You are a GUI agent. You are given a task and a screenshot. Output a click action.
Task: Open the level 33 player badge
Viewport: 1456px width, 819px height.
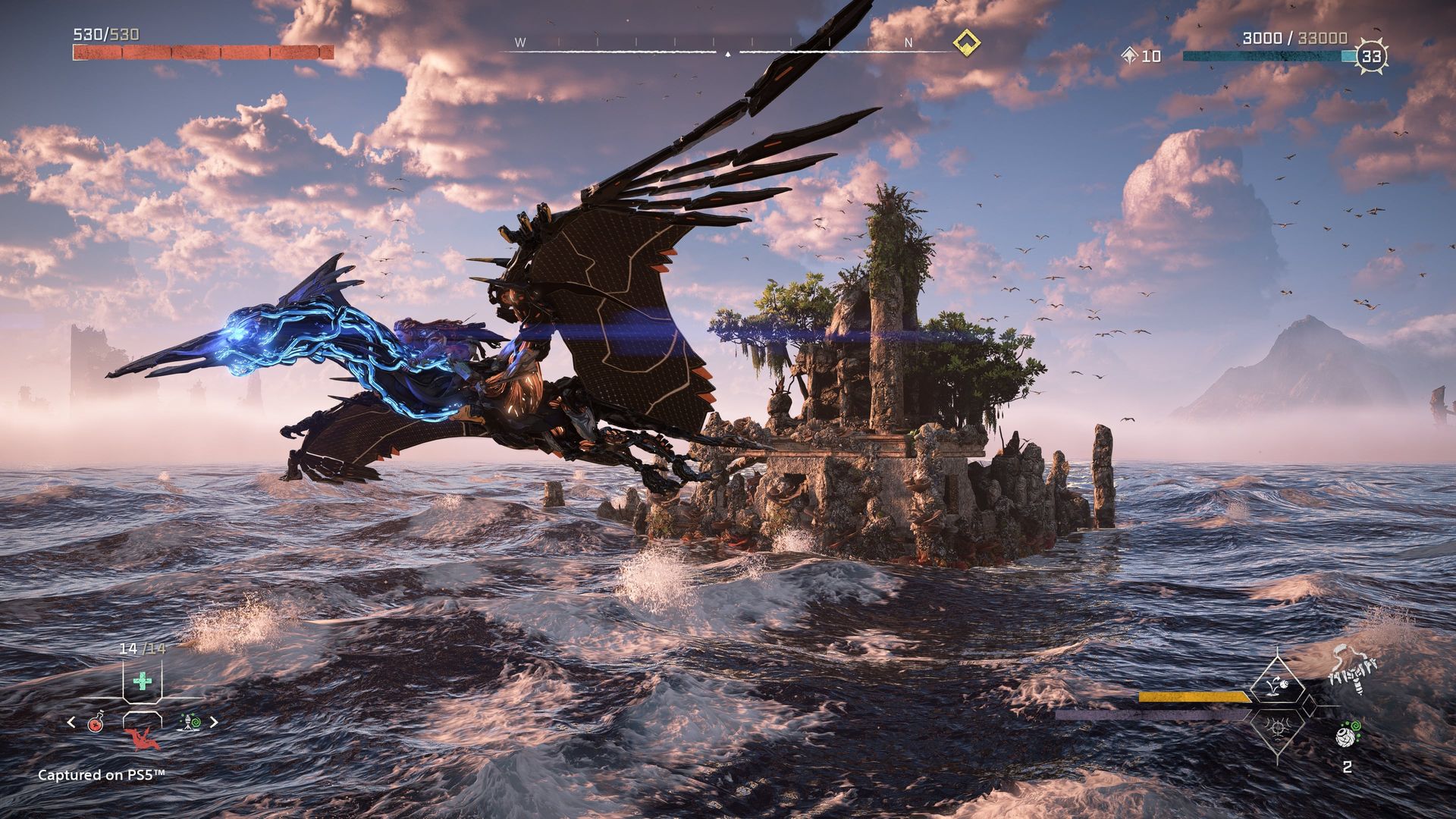point(1371,56)
